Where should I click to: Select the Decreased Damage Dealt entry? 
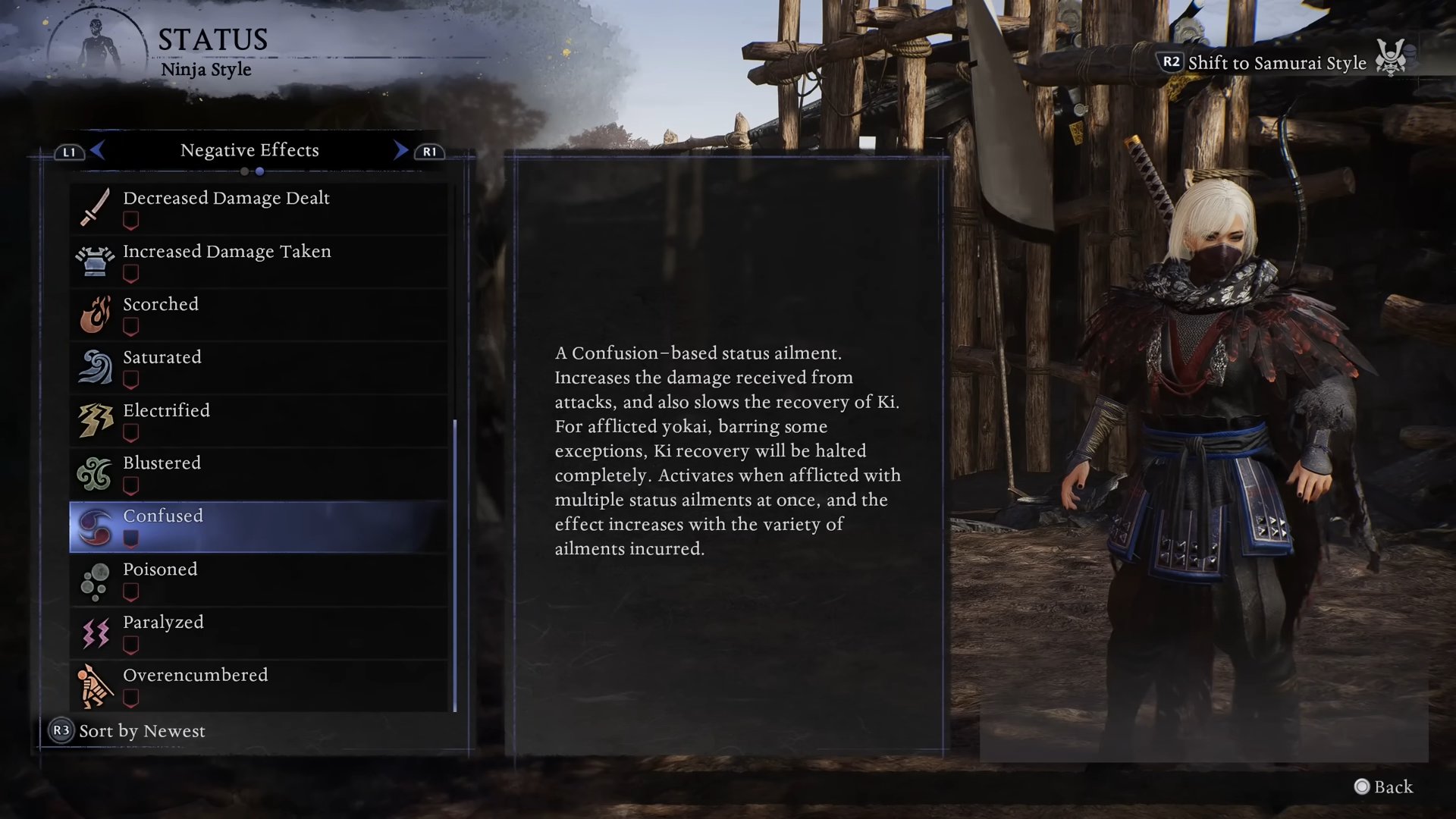[x=258, y=209]
